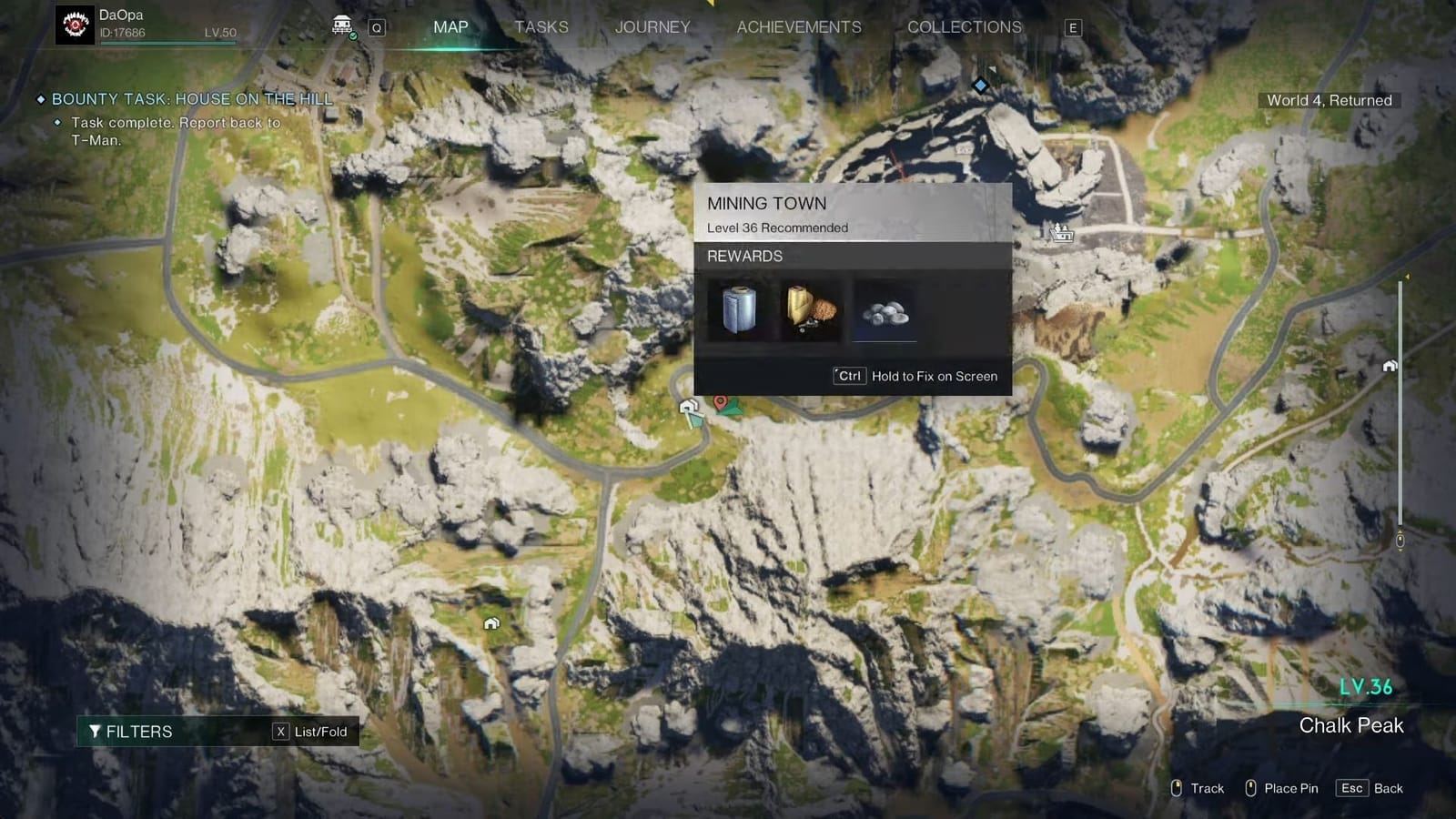Viewport: 1456px width, 819px height.
Task: Click the blue diamond marker at map top
Action: click(979, 85)
